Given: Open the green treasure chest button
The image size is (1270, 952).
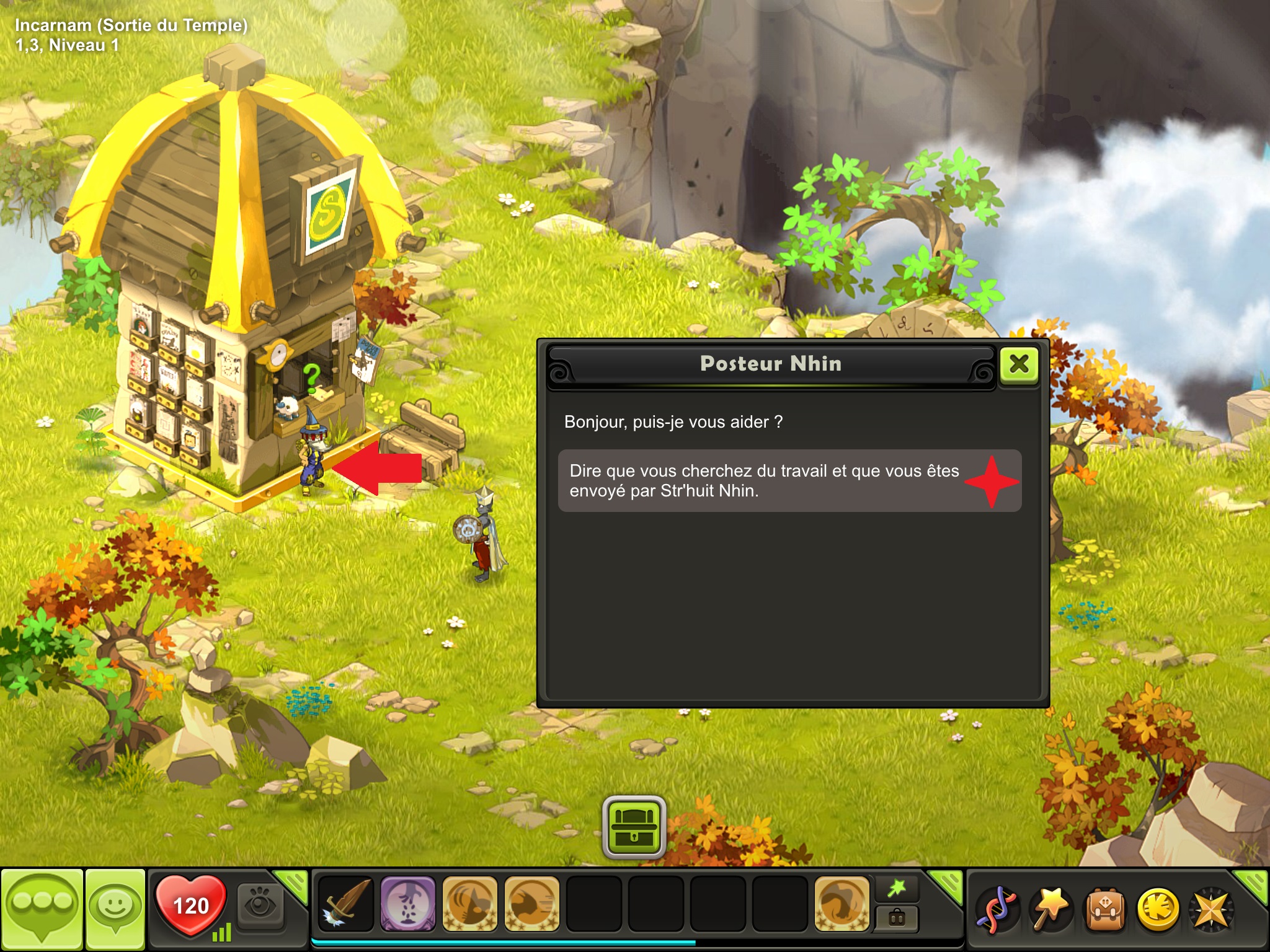Looking at the screenshot, I should coord(634,827).
